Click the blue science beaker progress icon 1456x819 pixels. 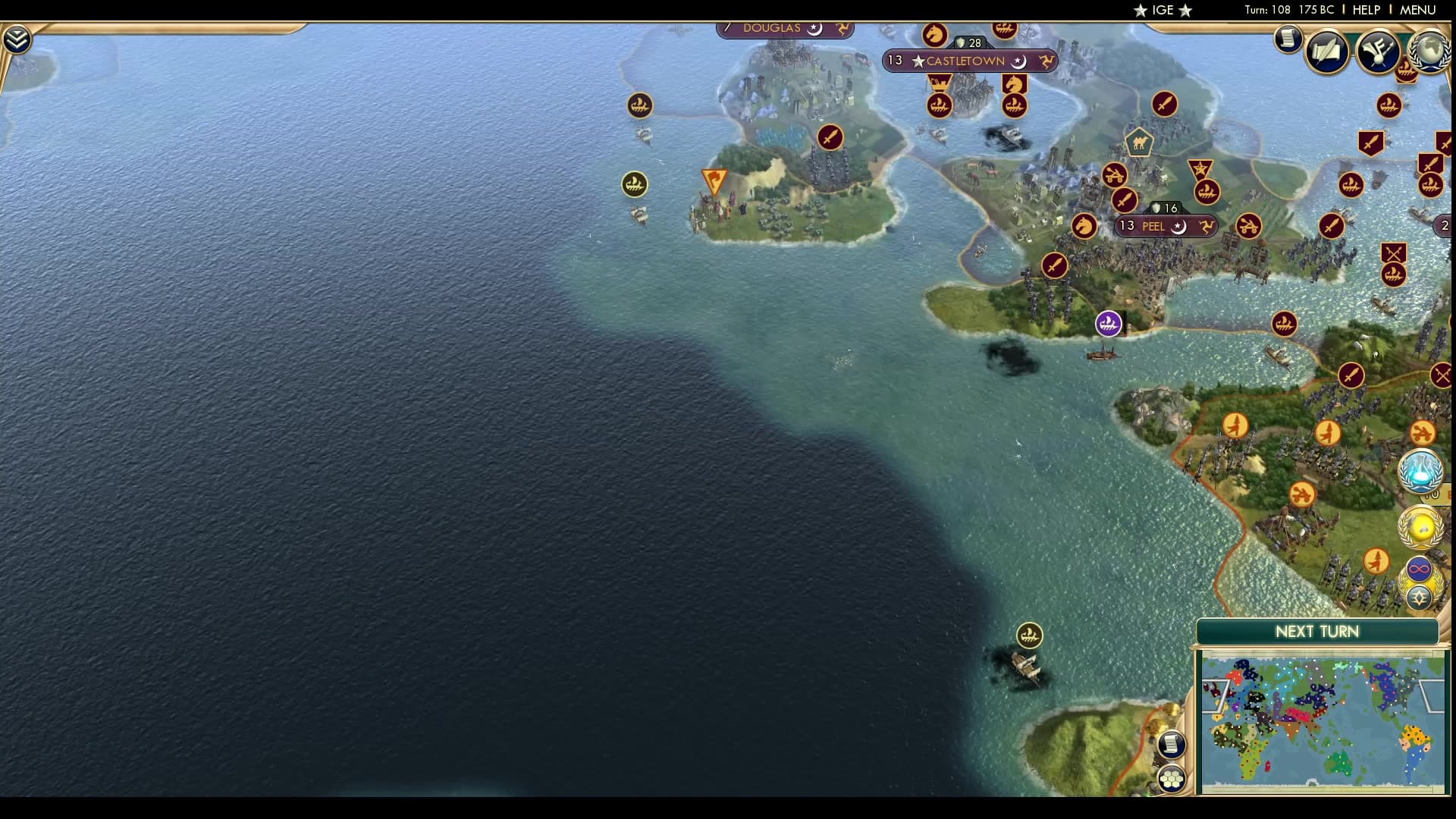click(x=1422, y=470)
